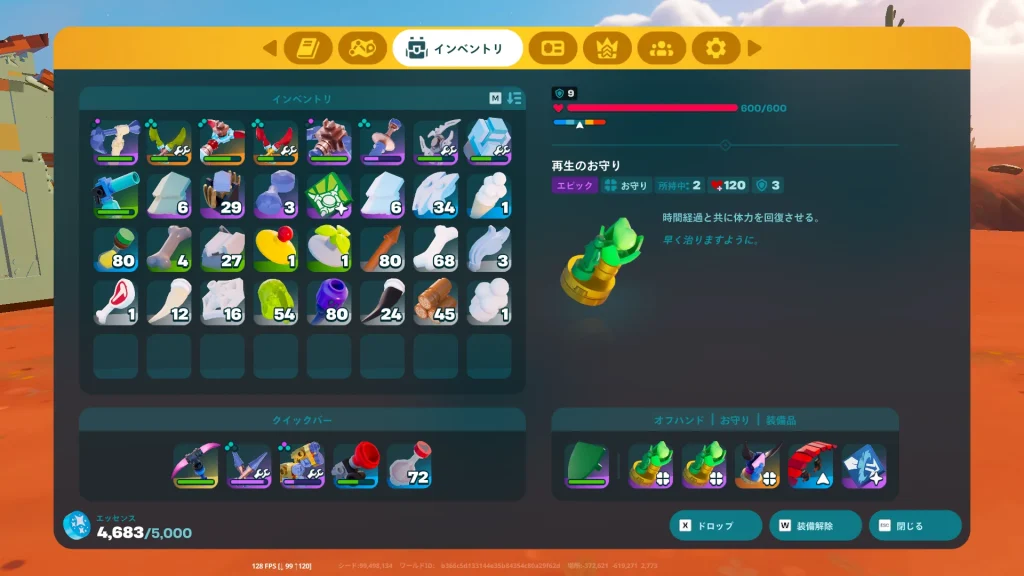The width and height of the screenshot is (1024, 576).
Task: Click the inventory sort button
Action: (x=515, y=98)
